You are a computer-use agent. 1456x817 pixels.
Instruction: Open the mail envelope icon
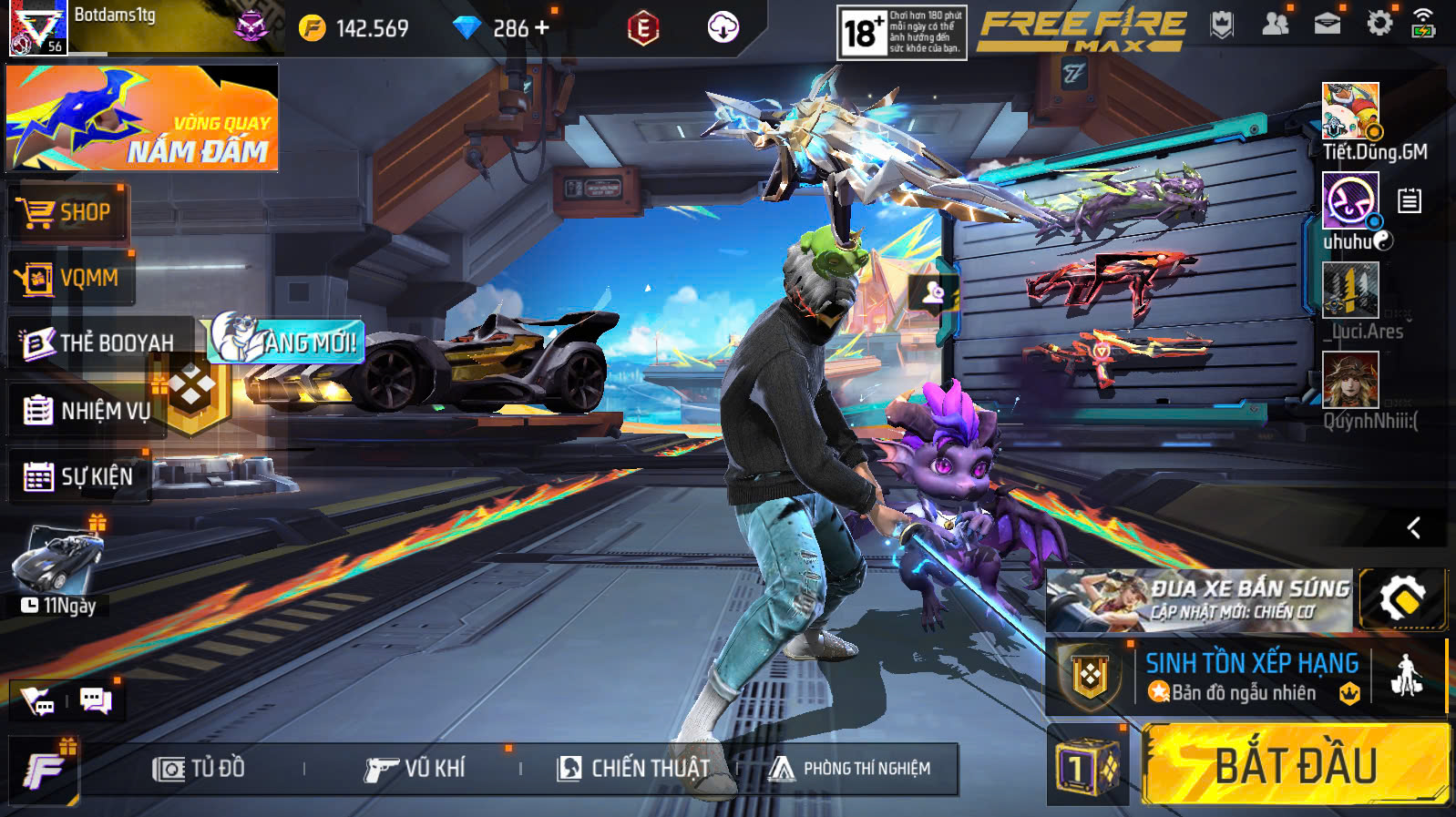click(x=1327, y=25)
